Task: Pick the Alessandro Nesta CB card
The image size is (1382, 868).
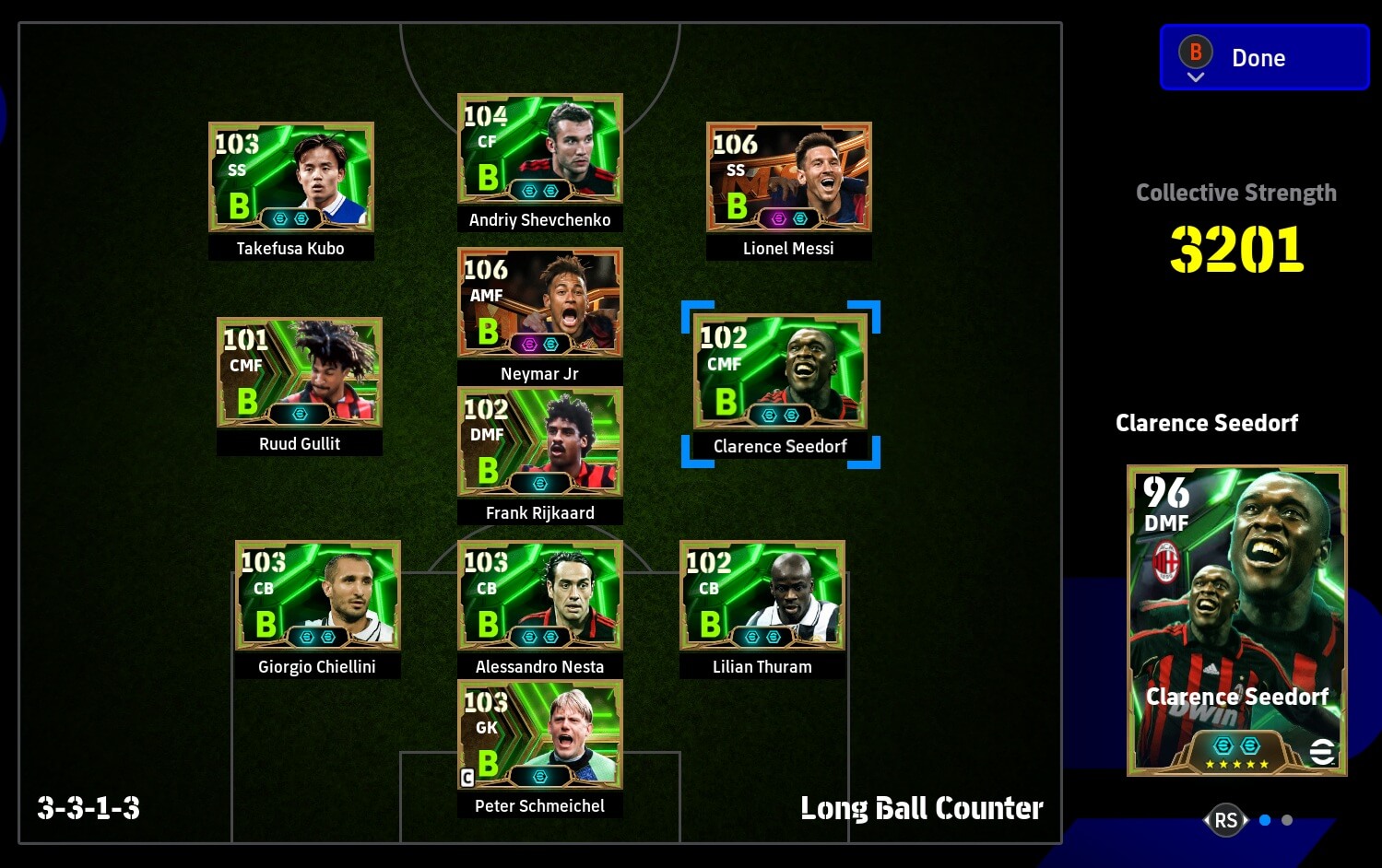Action: 540,595
